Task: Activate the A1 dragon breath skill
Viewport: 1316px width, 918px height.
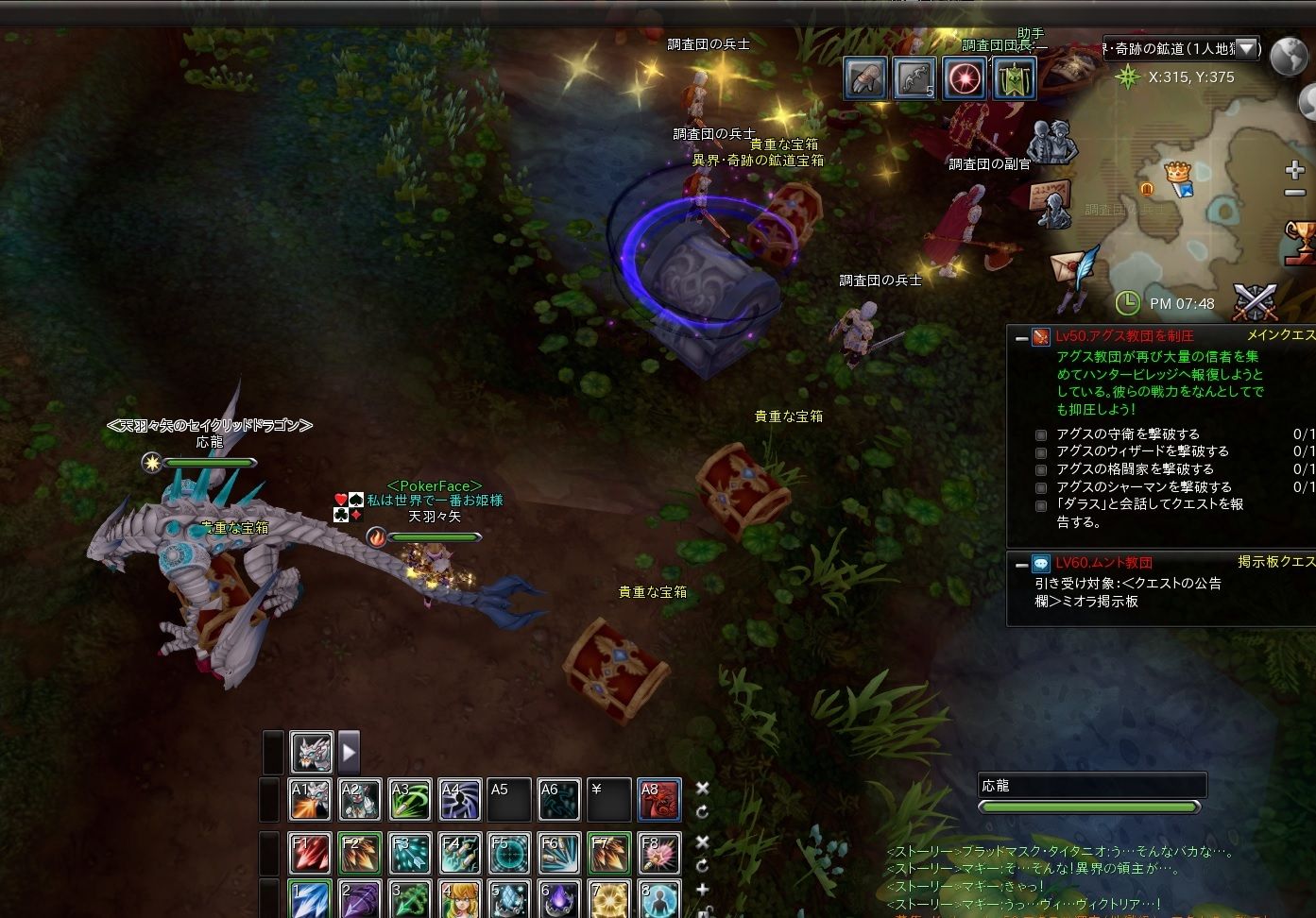Action: [310, 800]
